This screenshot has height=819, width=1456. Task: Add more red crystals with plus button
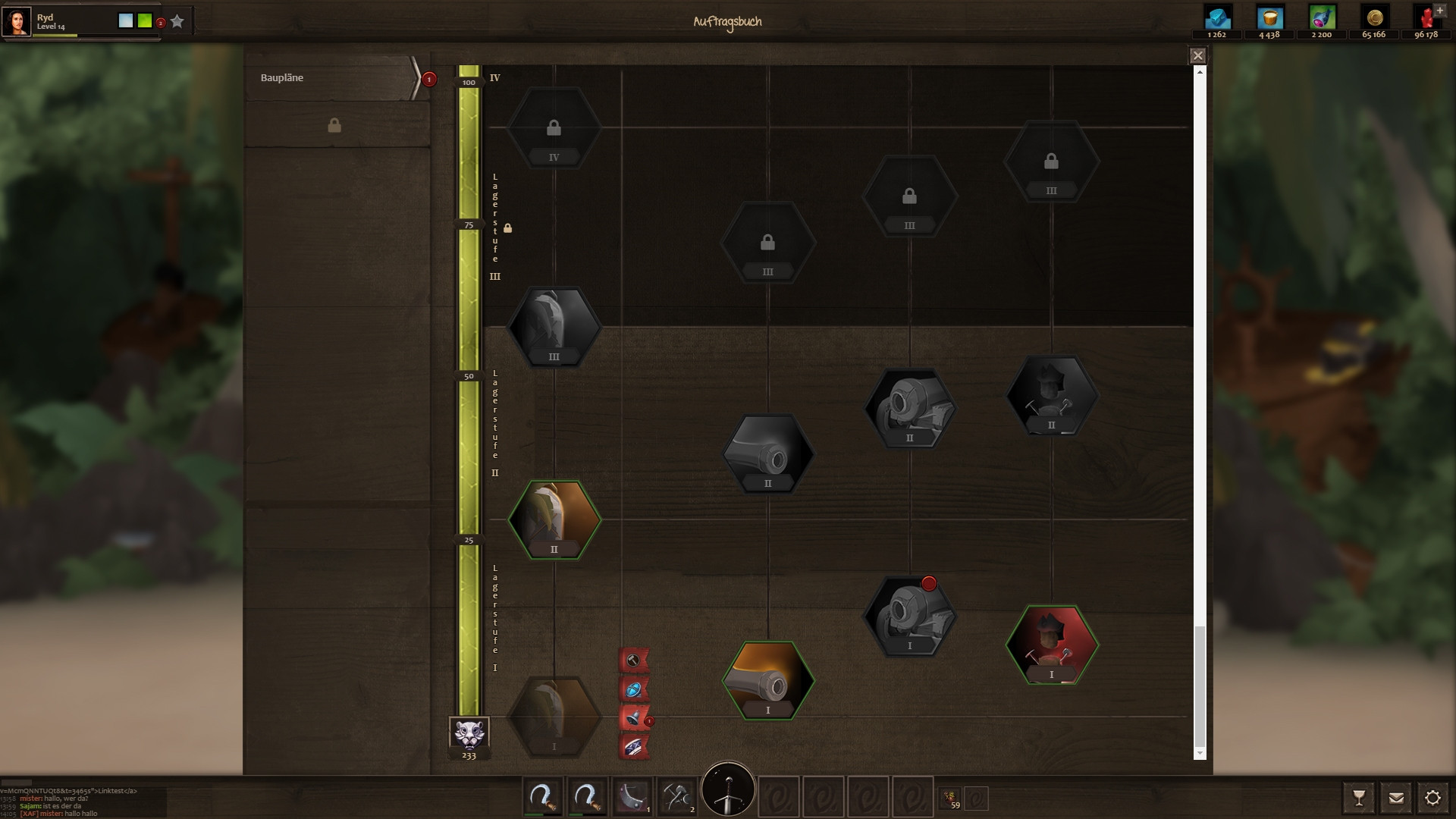[x=1439, y=11]
